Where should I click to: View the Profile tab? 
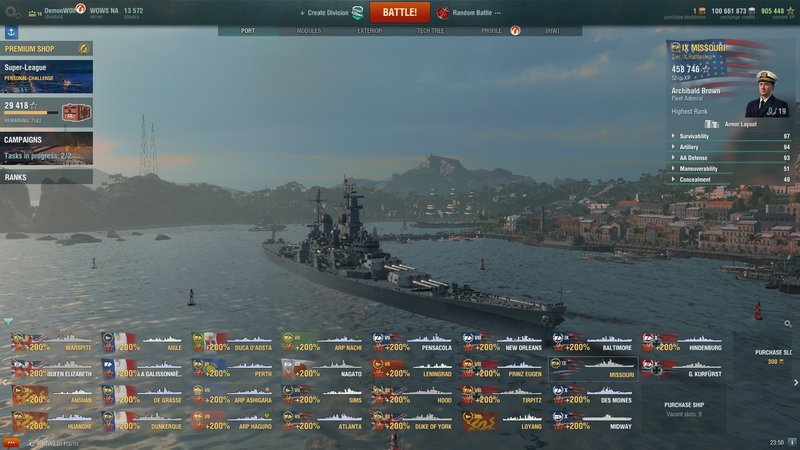click(x=491, y=31)
